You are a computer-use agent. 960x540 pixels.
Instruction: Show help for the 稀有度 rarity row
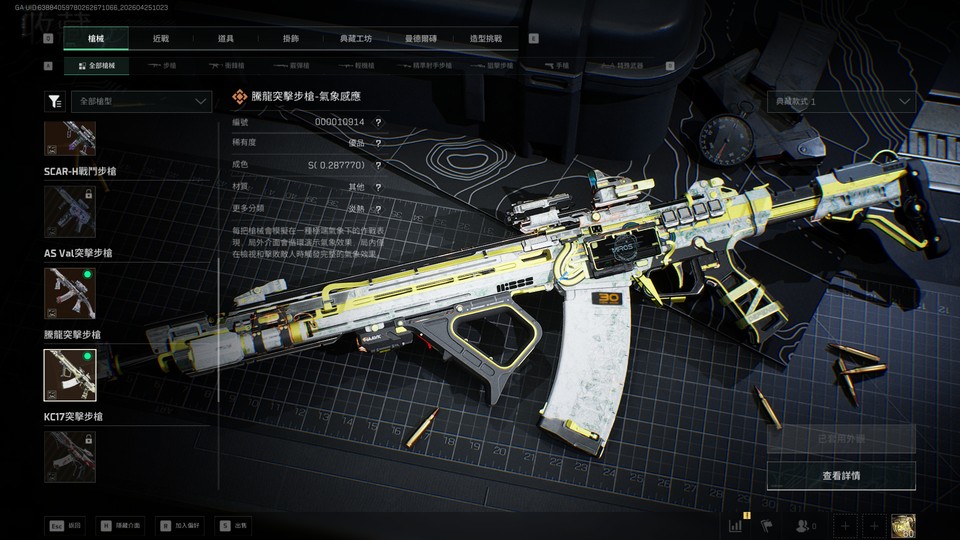coord(378,143)
